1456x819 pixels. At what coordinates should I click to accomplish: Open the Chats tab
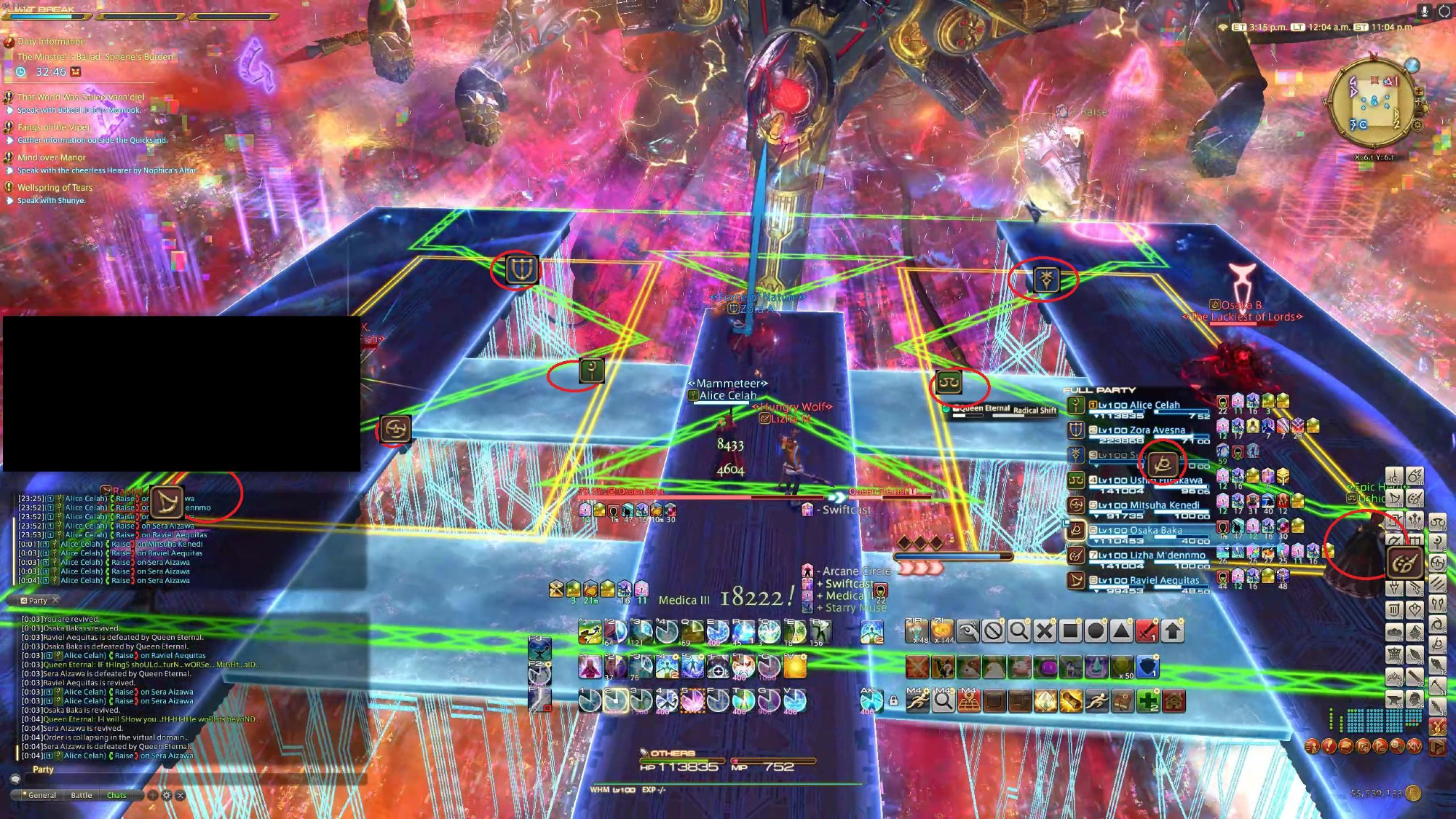click(x=116, y=795)
